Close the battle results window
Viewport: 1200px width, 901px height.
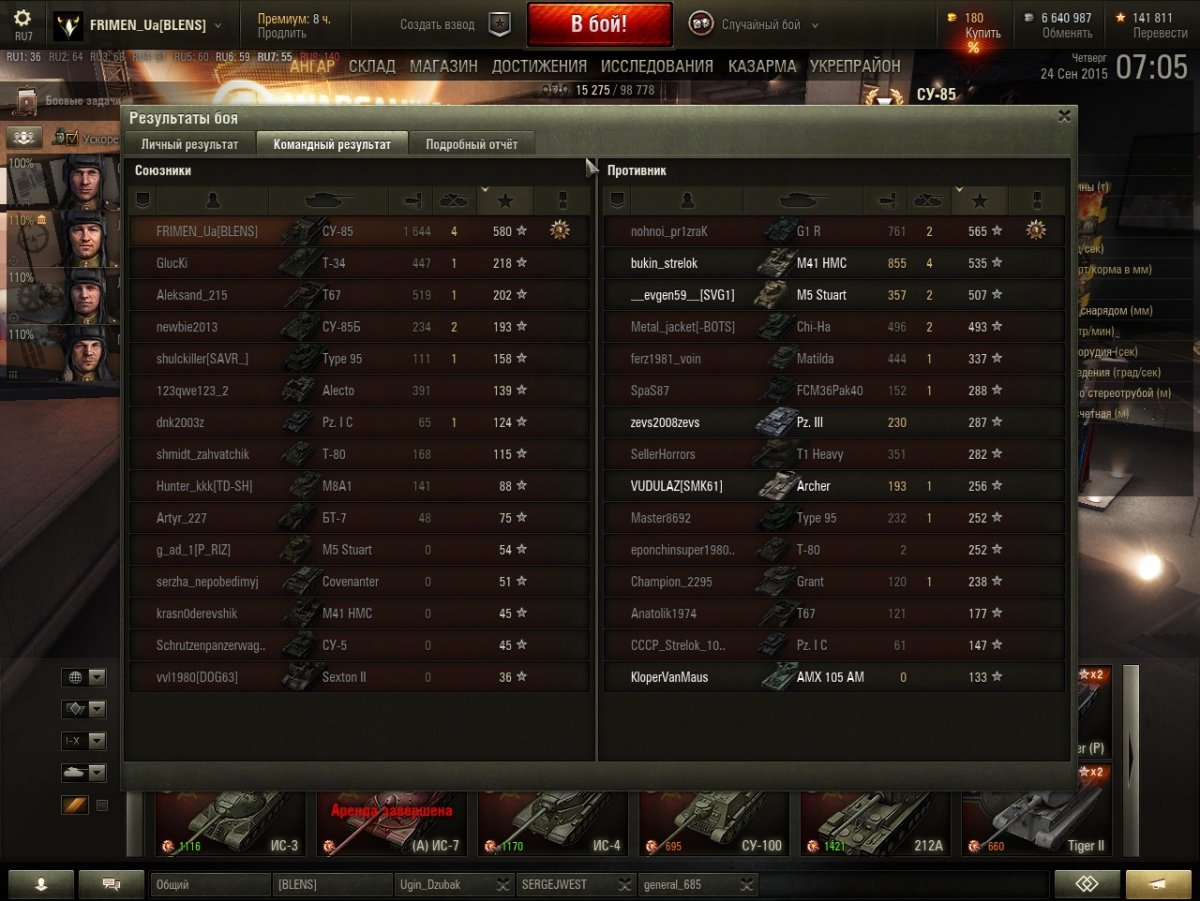pos(1064,116)
